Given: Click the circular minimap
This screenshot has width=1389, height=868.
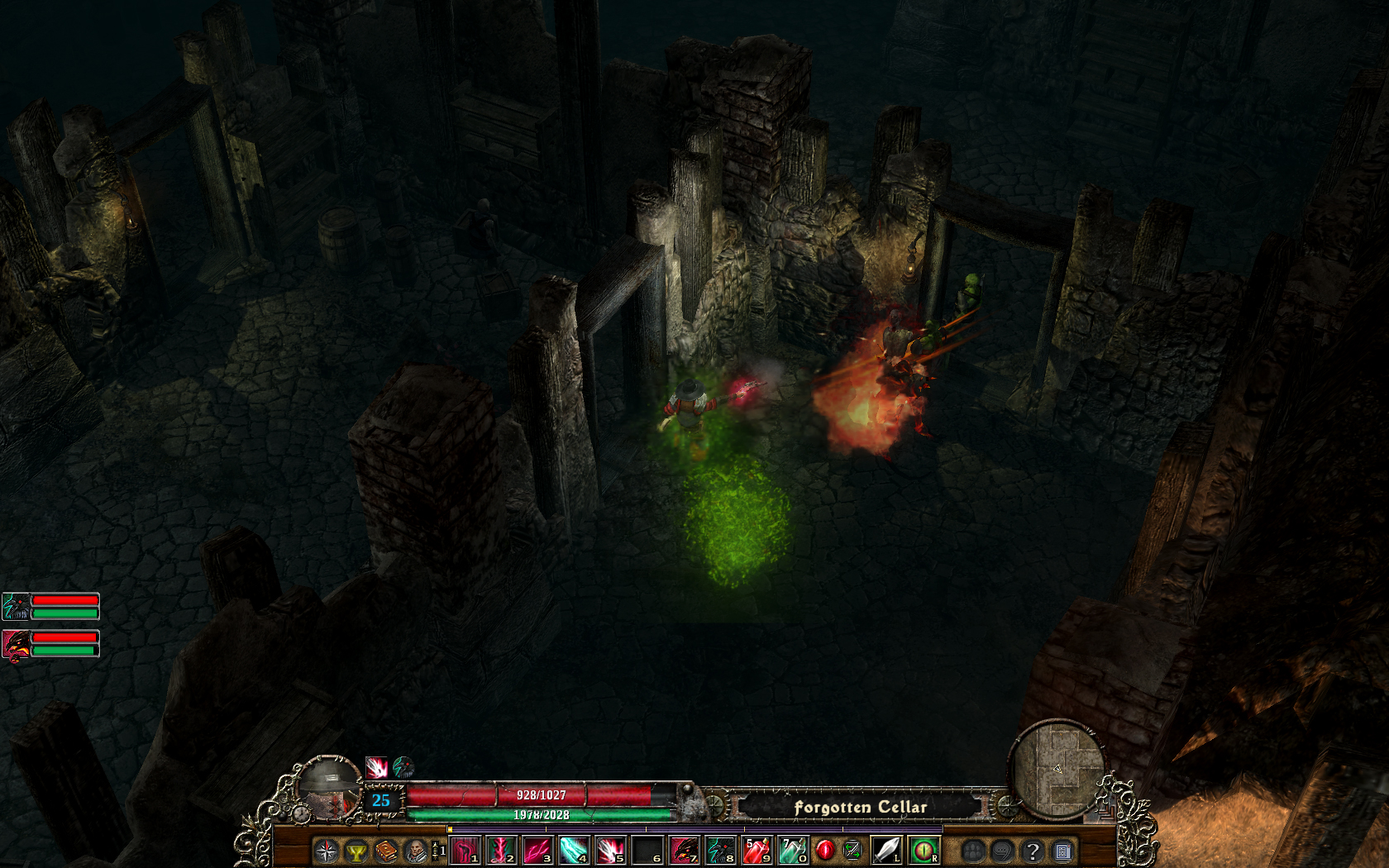Looking at the screenshot, I should pos(1059,770).
